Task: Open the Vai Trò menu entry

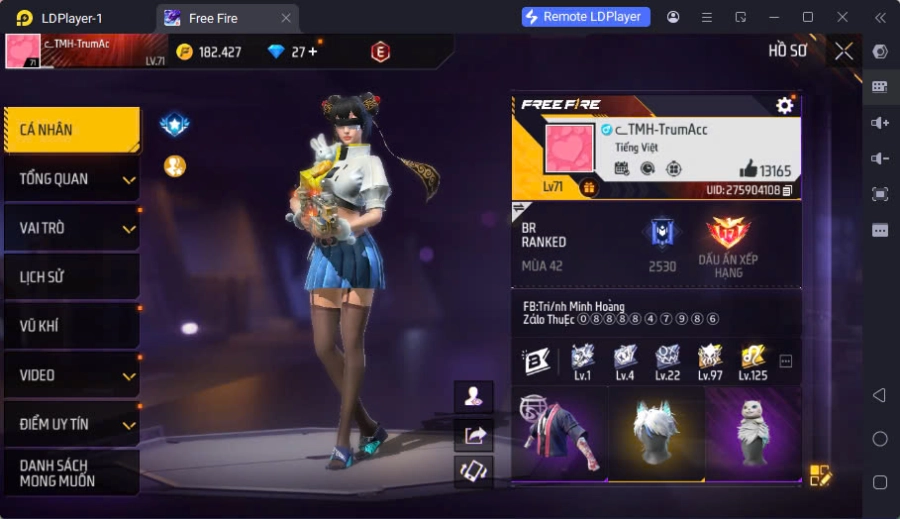Action: [71, 228]
